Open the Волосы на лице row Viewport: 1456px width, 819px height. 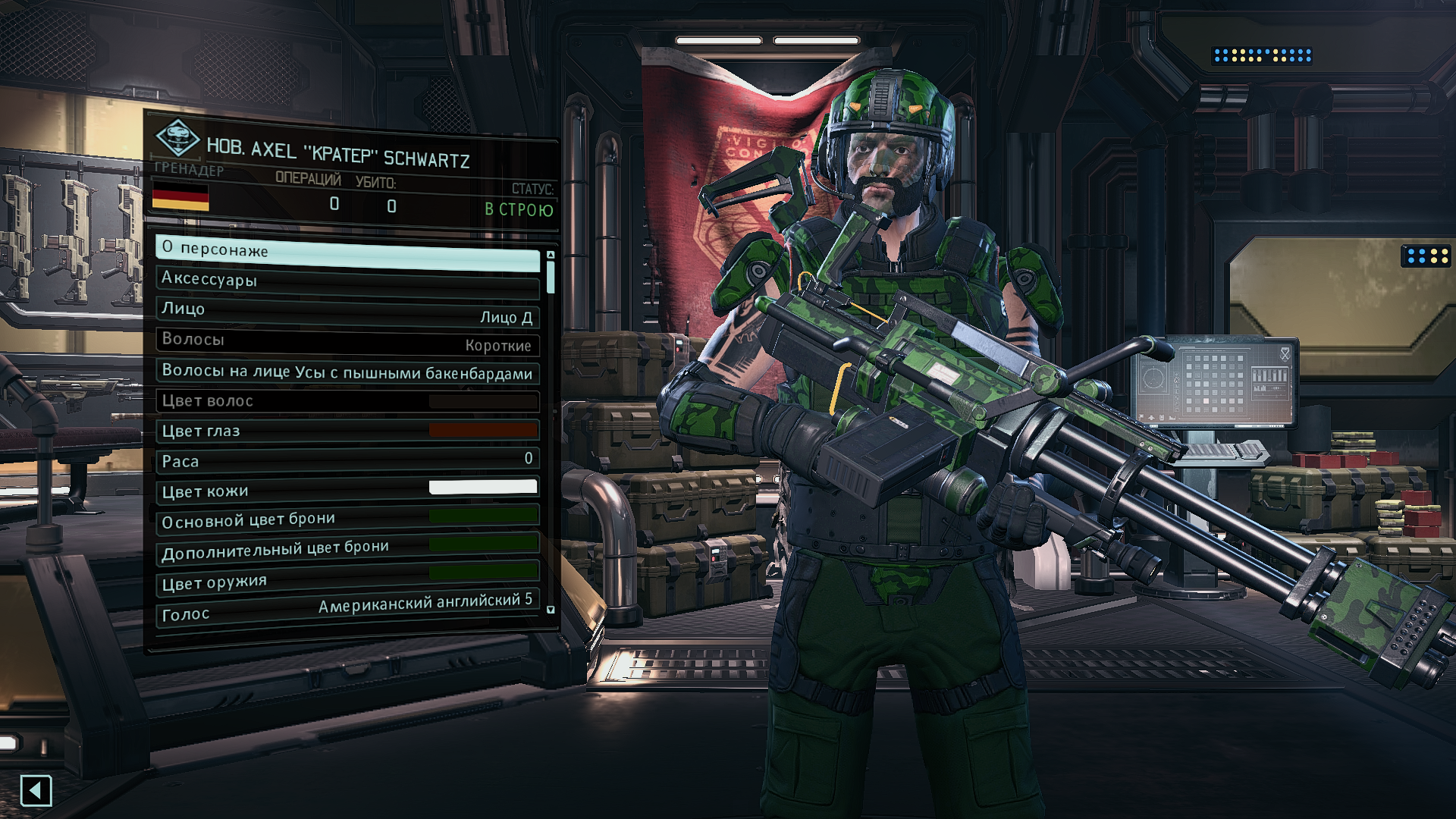click(347, 372)
